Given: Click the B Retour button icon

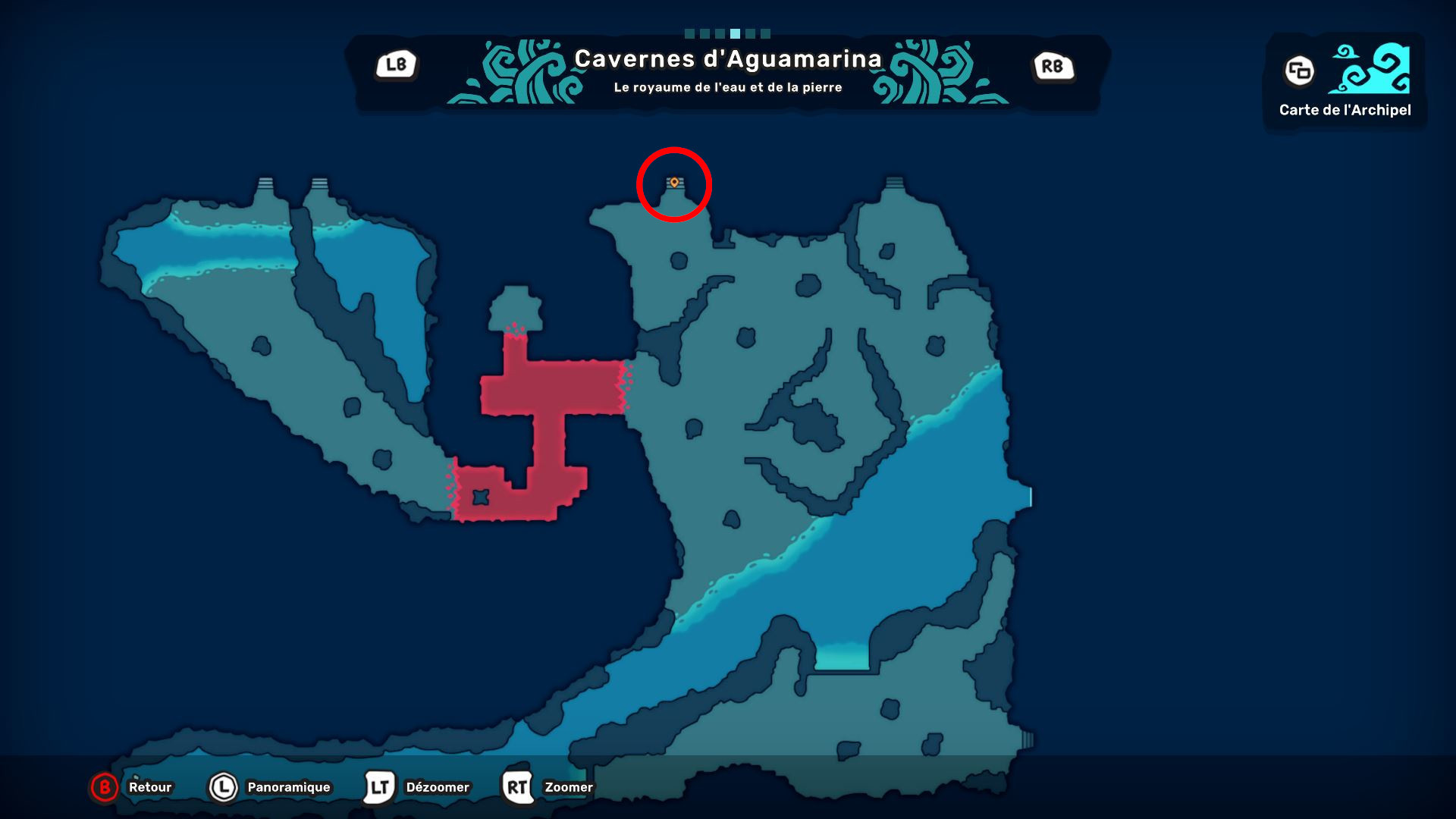Looking at the screenshot, I should coord(103,787).
